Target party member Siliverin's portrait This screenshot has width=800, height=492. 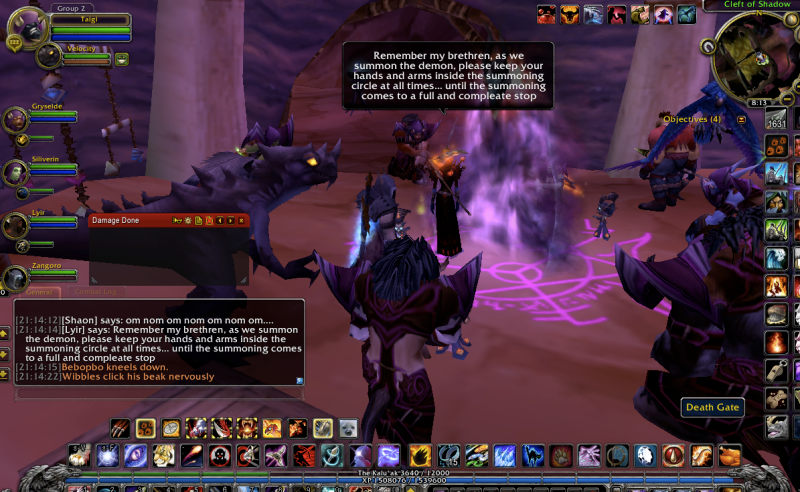coord(15,172)
